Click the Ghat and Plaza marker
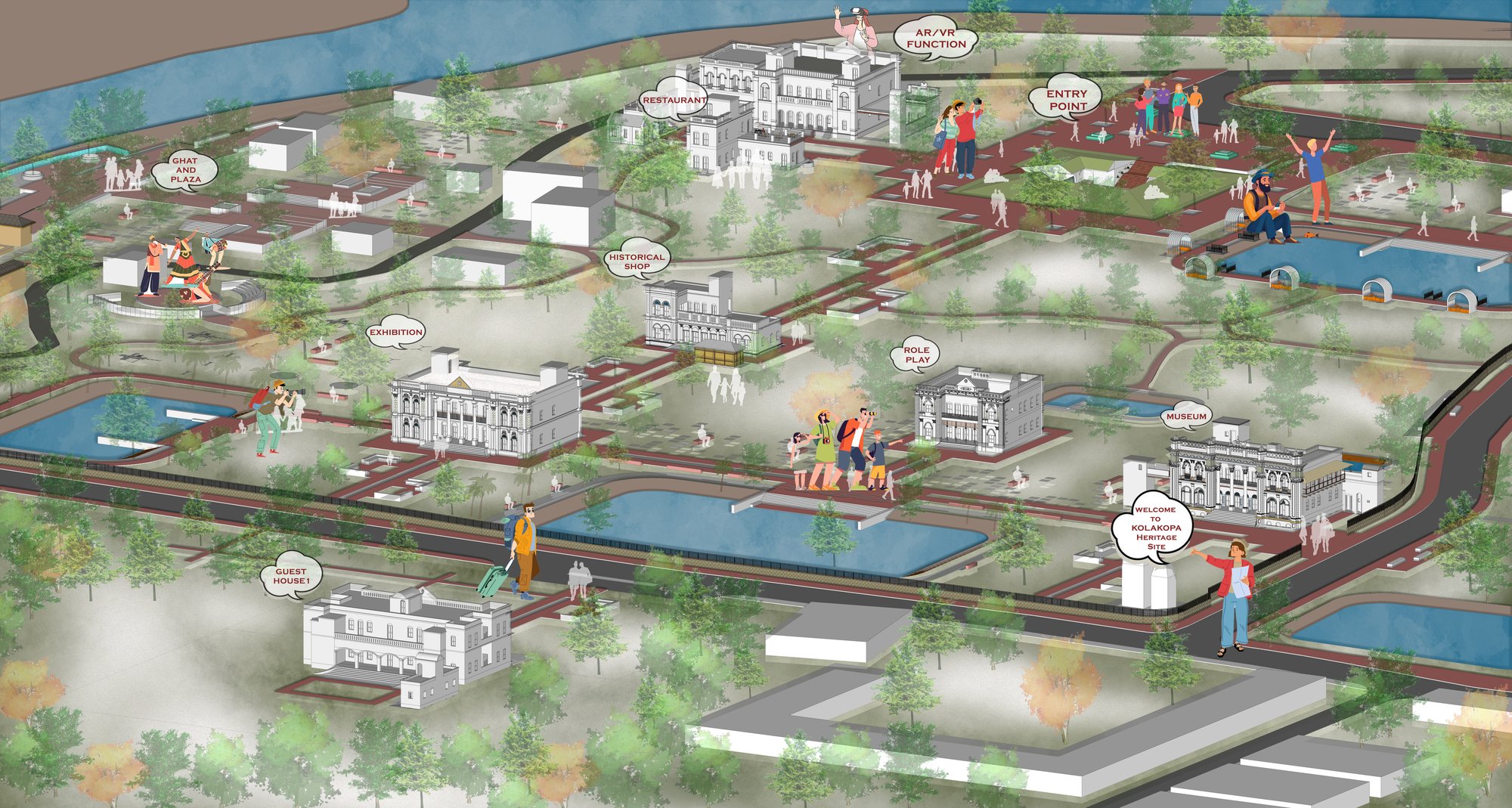 185,170
